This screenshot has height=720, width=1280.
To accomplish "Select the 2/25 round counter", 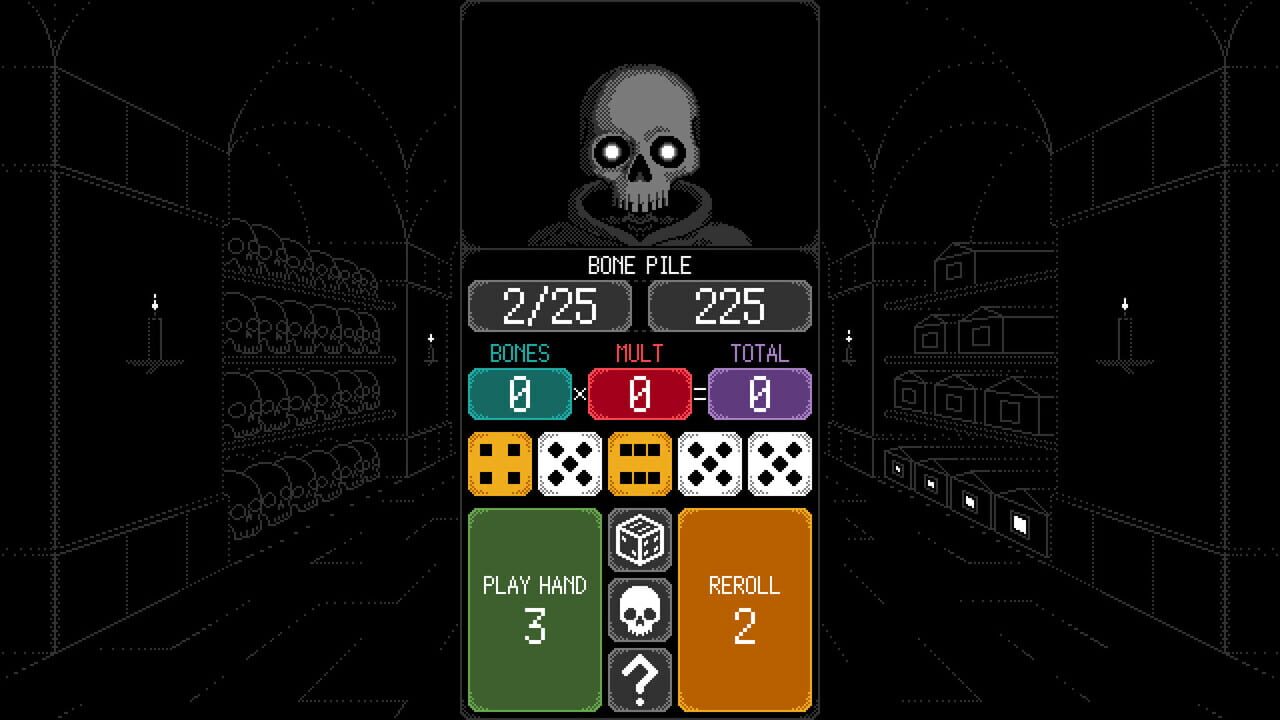I will pyautogui.click(x=548, y=306).
